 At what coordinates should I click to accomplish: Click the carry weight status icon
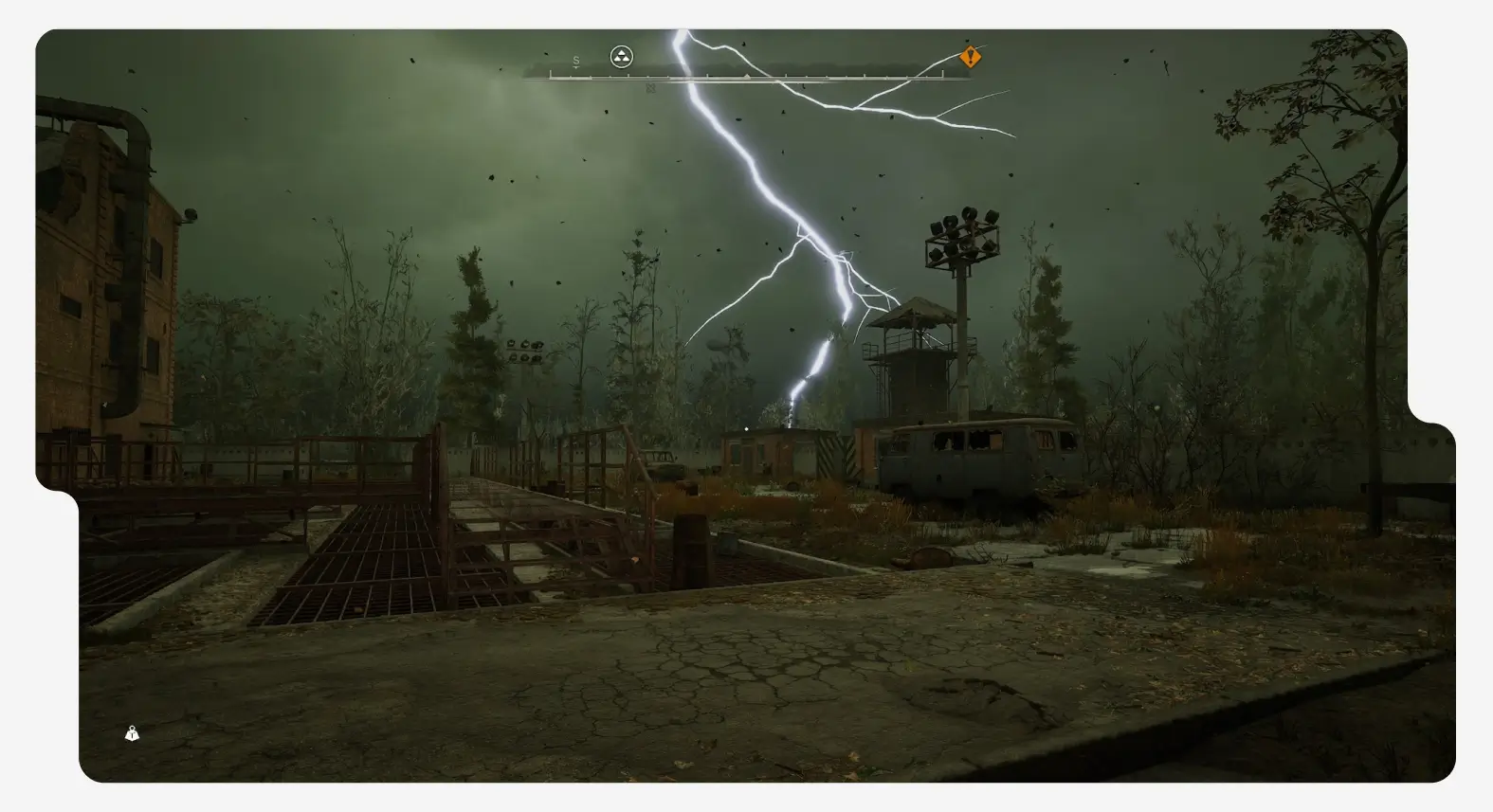(x=132, y=733)
